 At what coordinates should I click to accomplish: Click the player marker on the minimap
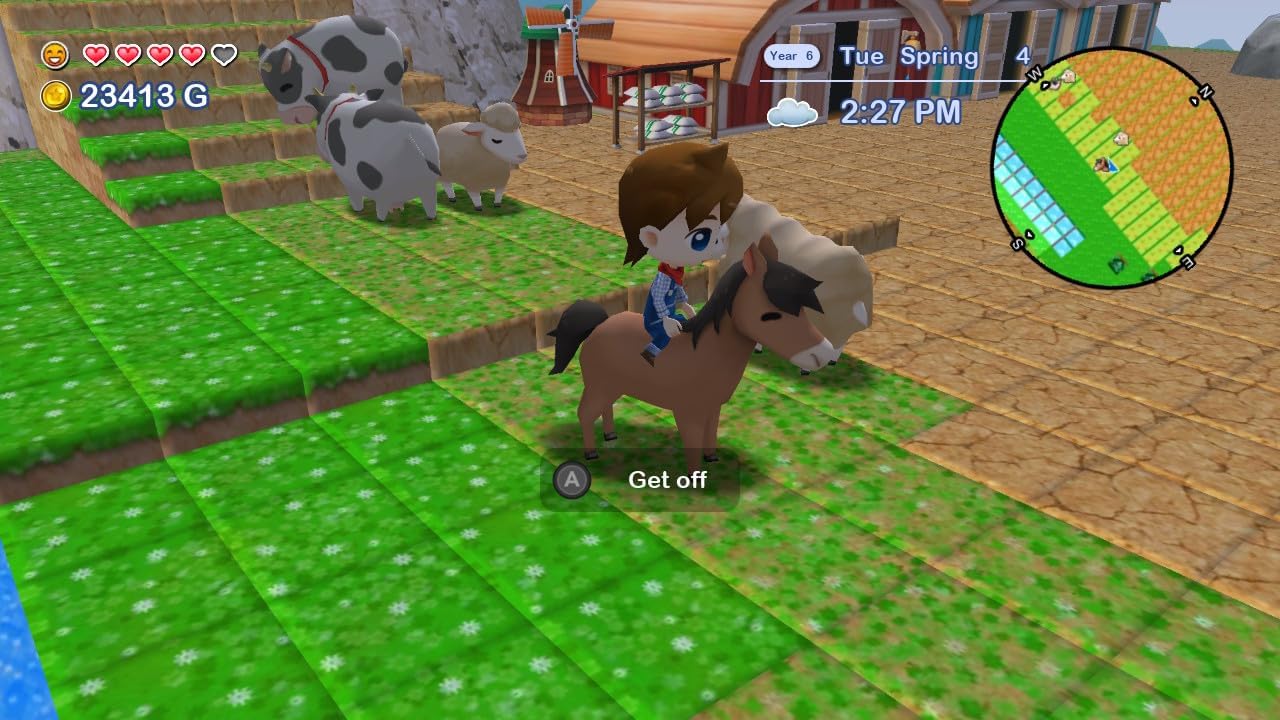coord(1107,165)
